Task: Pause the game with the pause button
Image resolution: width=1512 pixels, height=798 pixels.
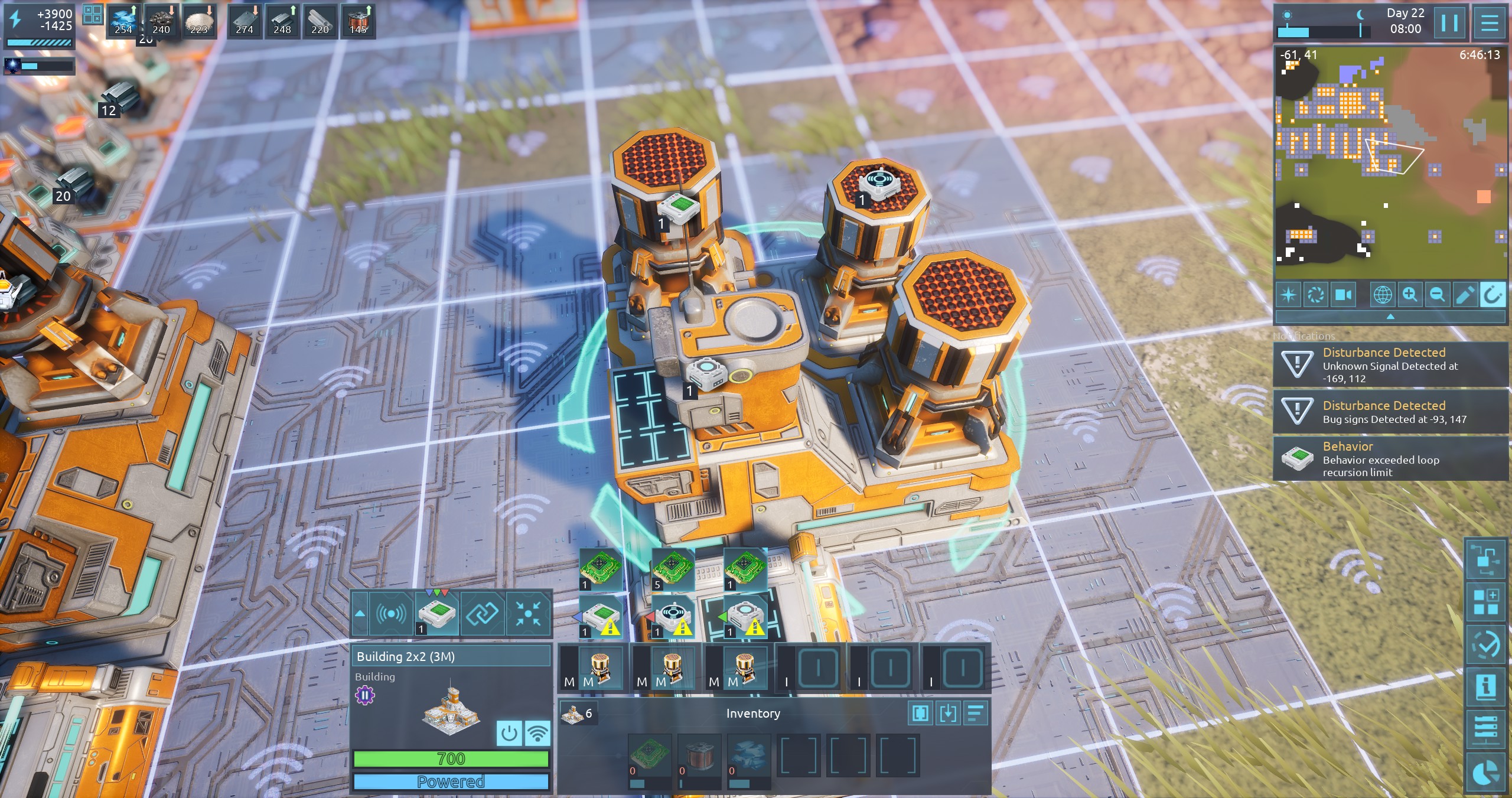Action: [1449, 24]
